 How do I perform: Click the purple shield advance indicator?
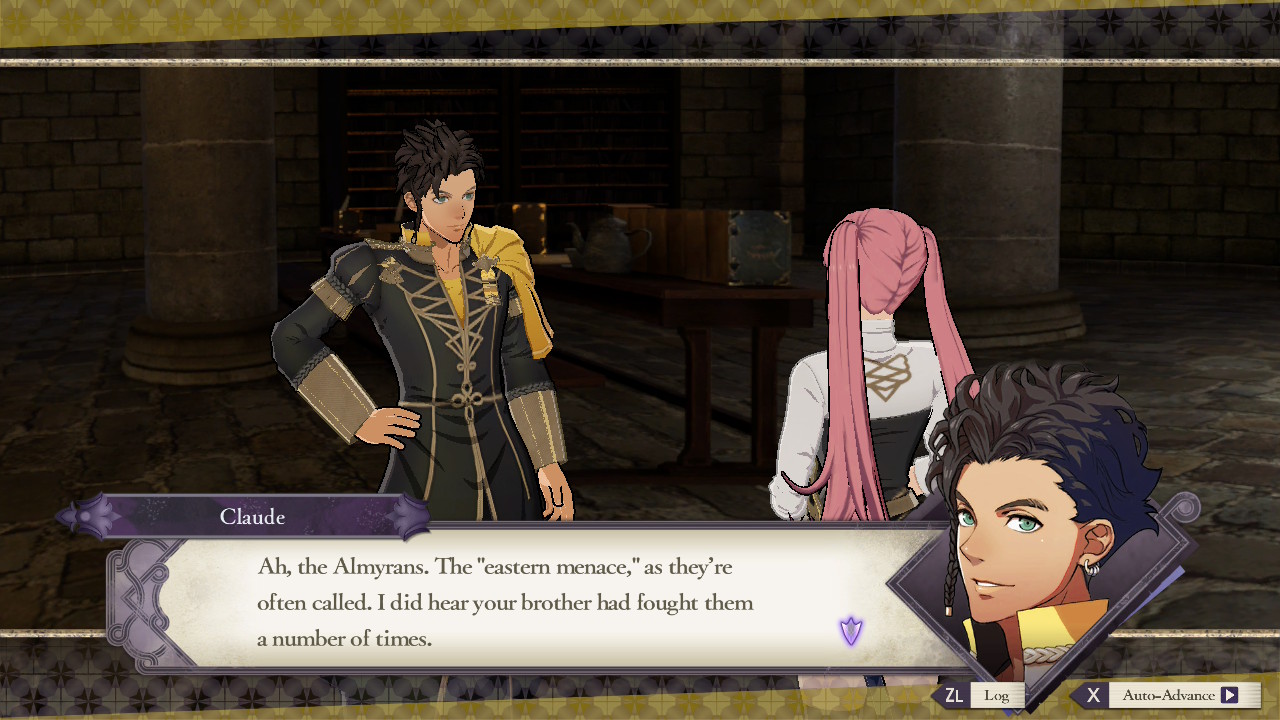click(x=849, y=631)
